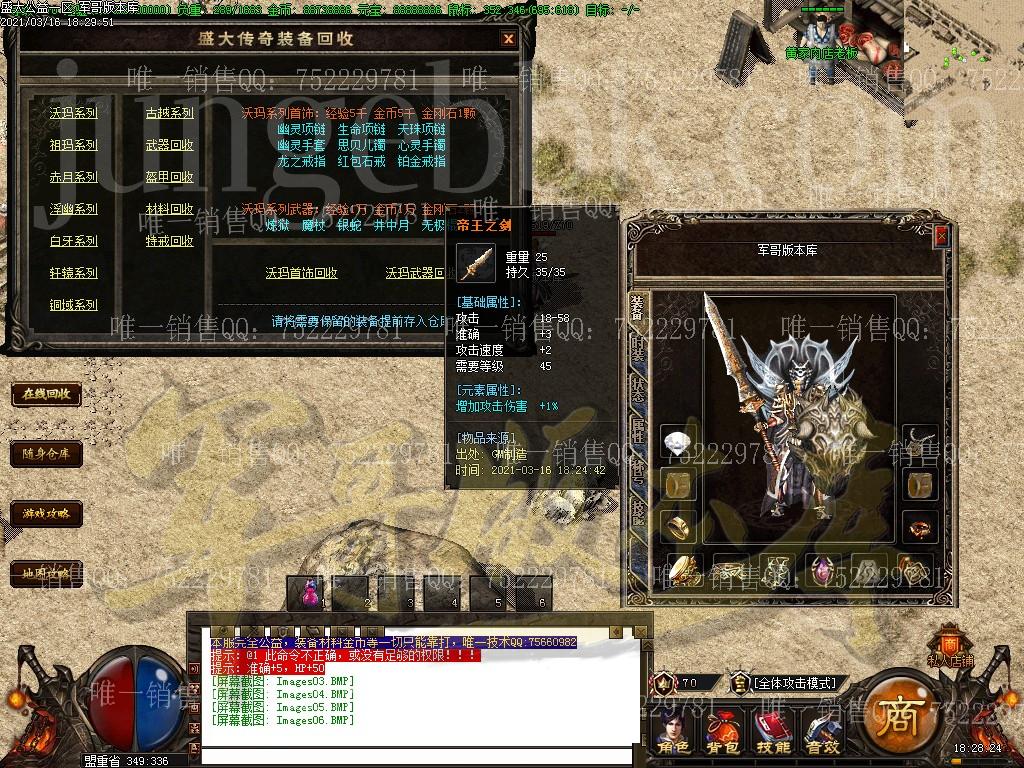Switch to the 状态 status tab

638,389
